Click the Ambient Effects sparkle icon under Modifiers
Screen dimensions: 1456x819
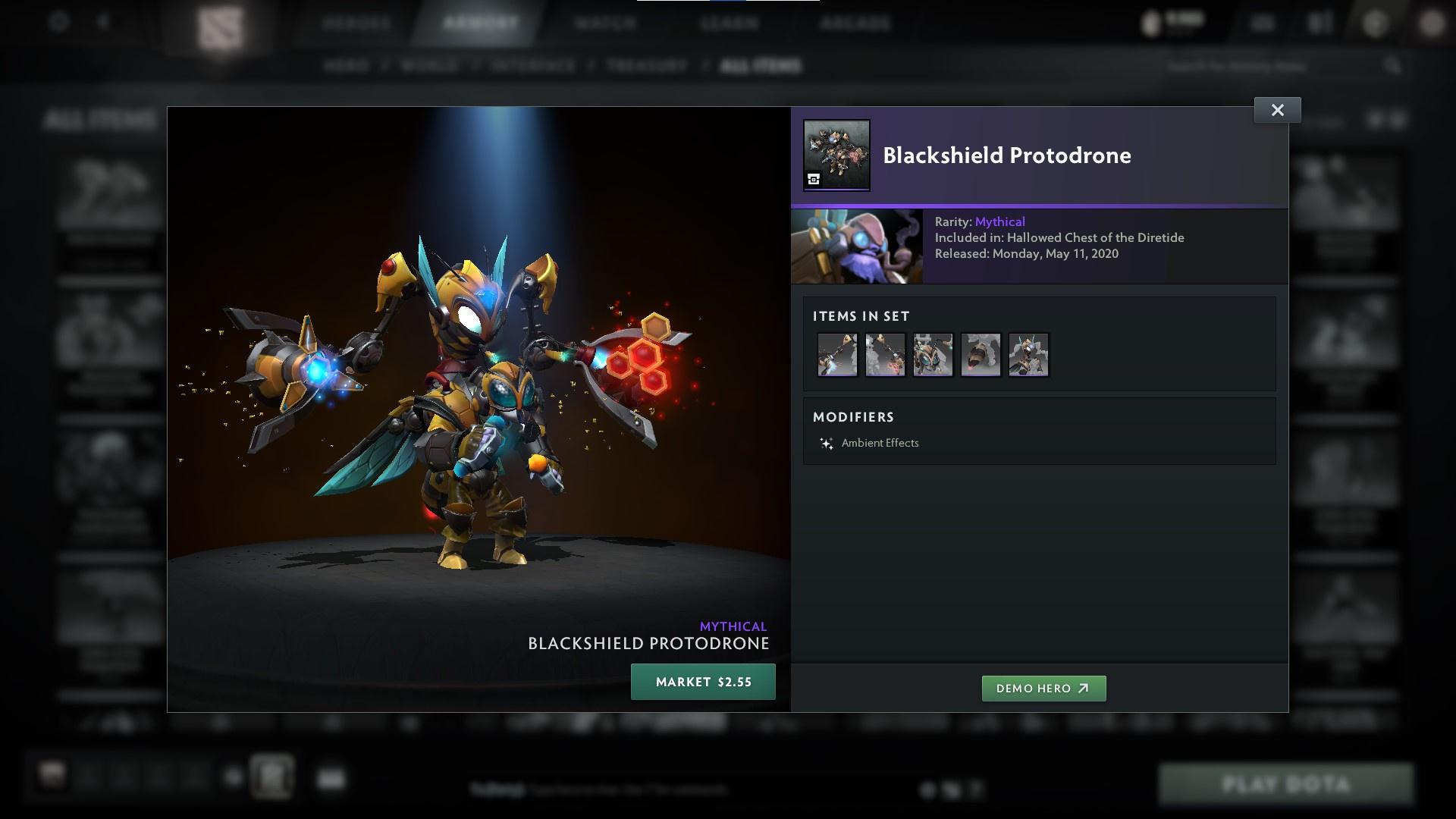826,442
